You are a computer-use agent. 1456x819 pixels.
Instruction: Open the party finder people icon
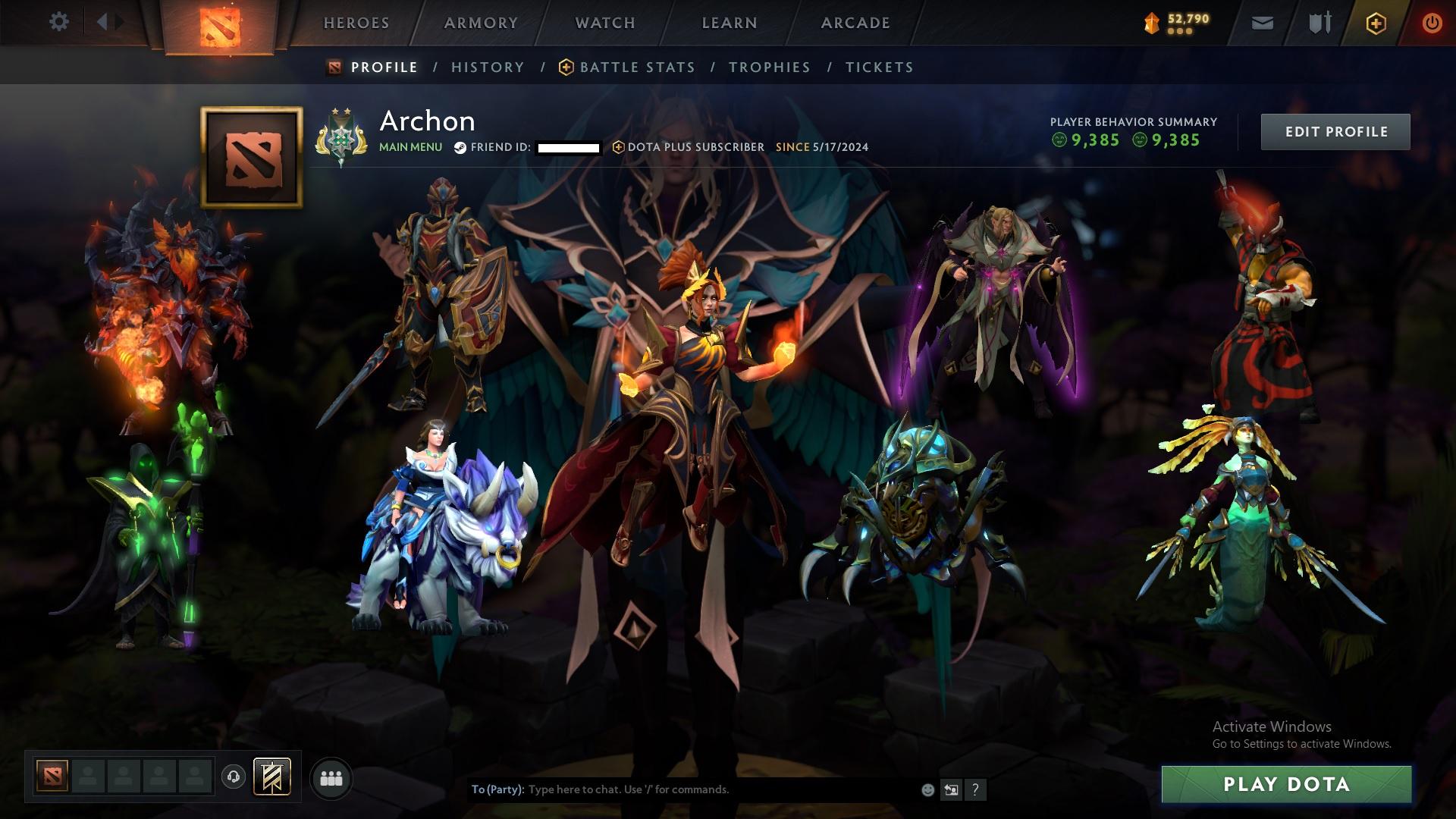pos(331,777)
